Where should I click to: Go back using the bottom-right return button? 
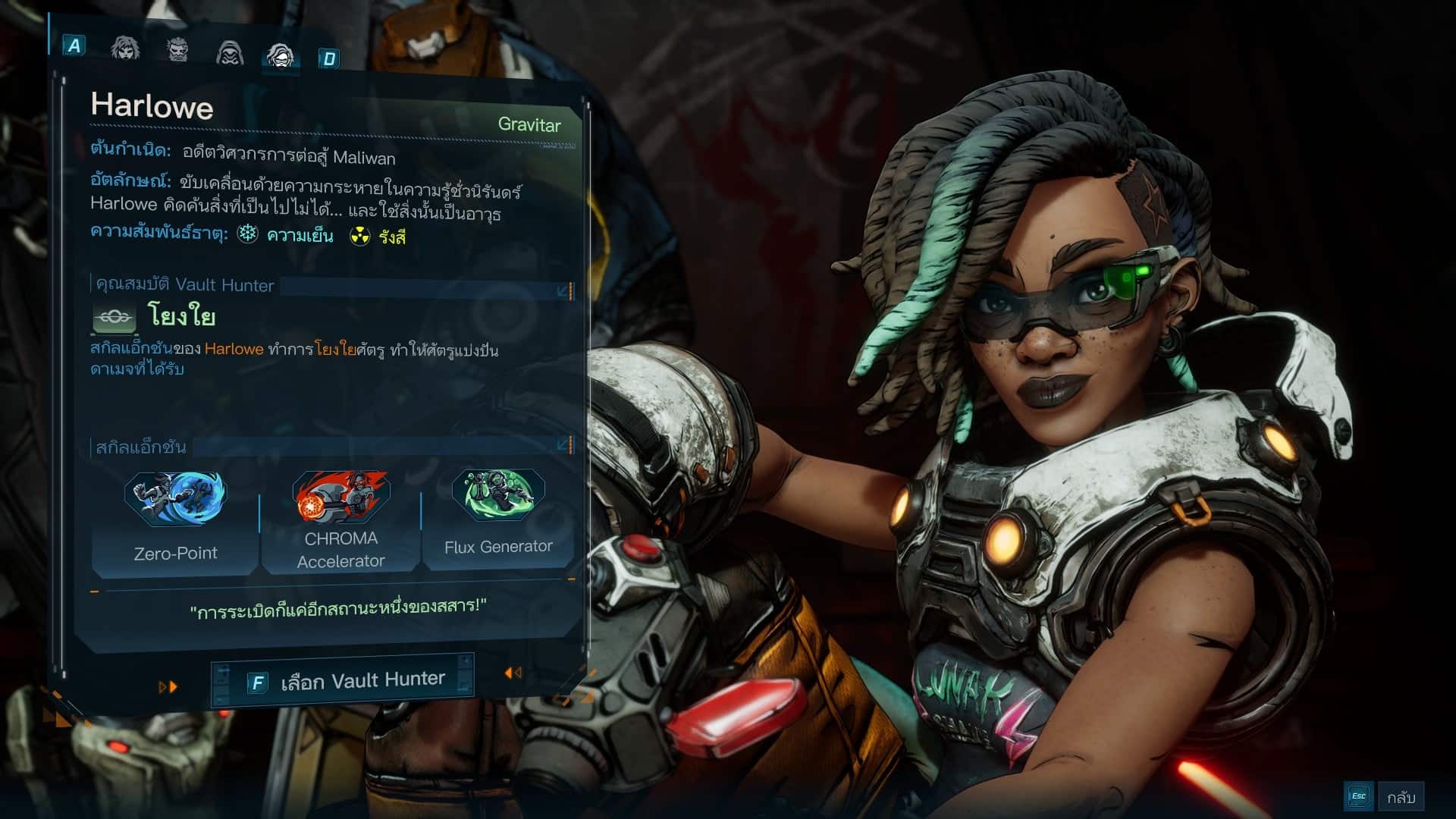click(x=1385, y=796)
